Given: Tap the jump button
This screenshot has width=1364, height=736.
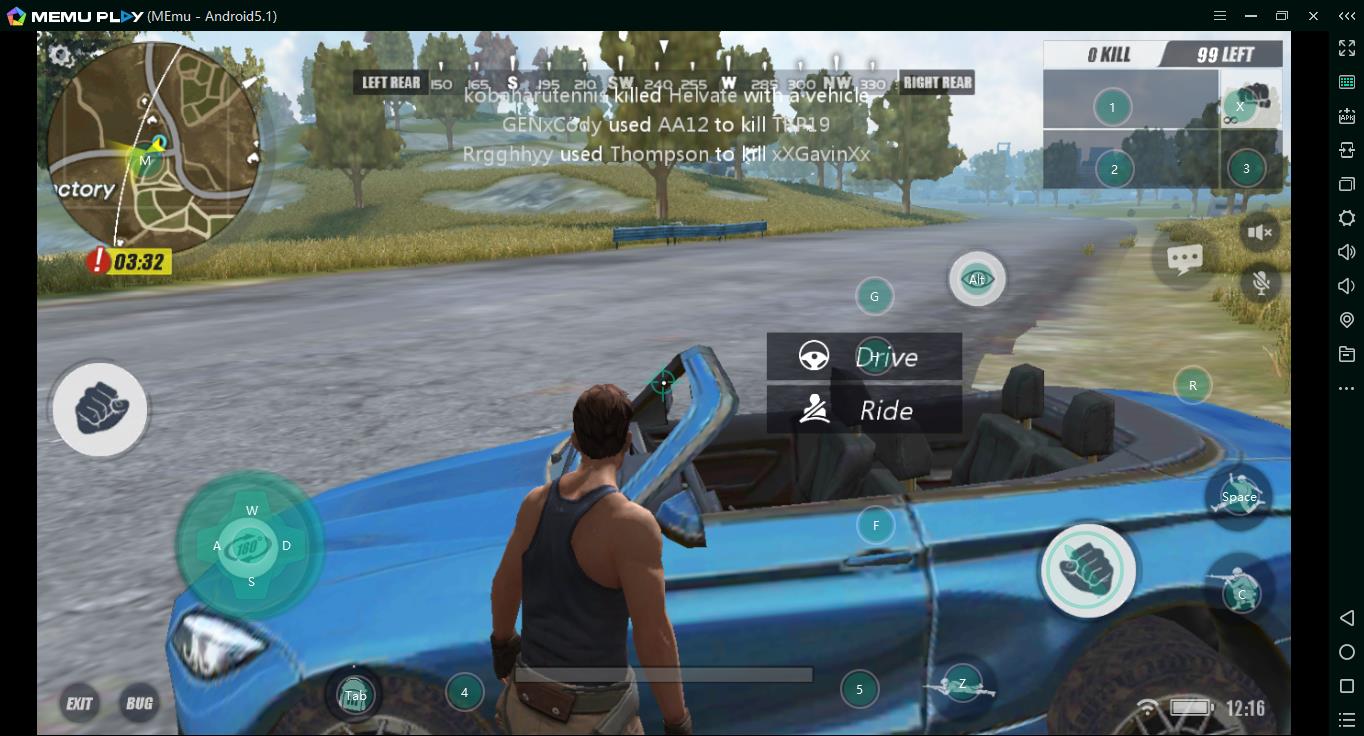Looking at the screenshot, I should coord(1239,496).
